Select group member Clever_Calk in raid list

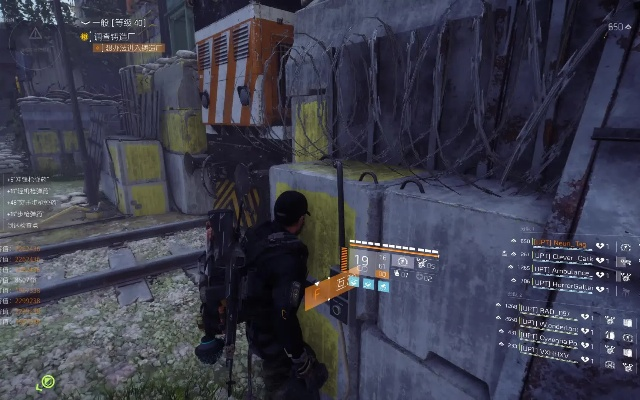click(x=567, y=257)
